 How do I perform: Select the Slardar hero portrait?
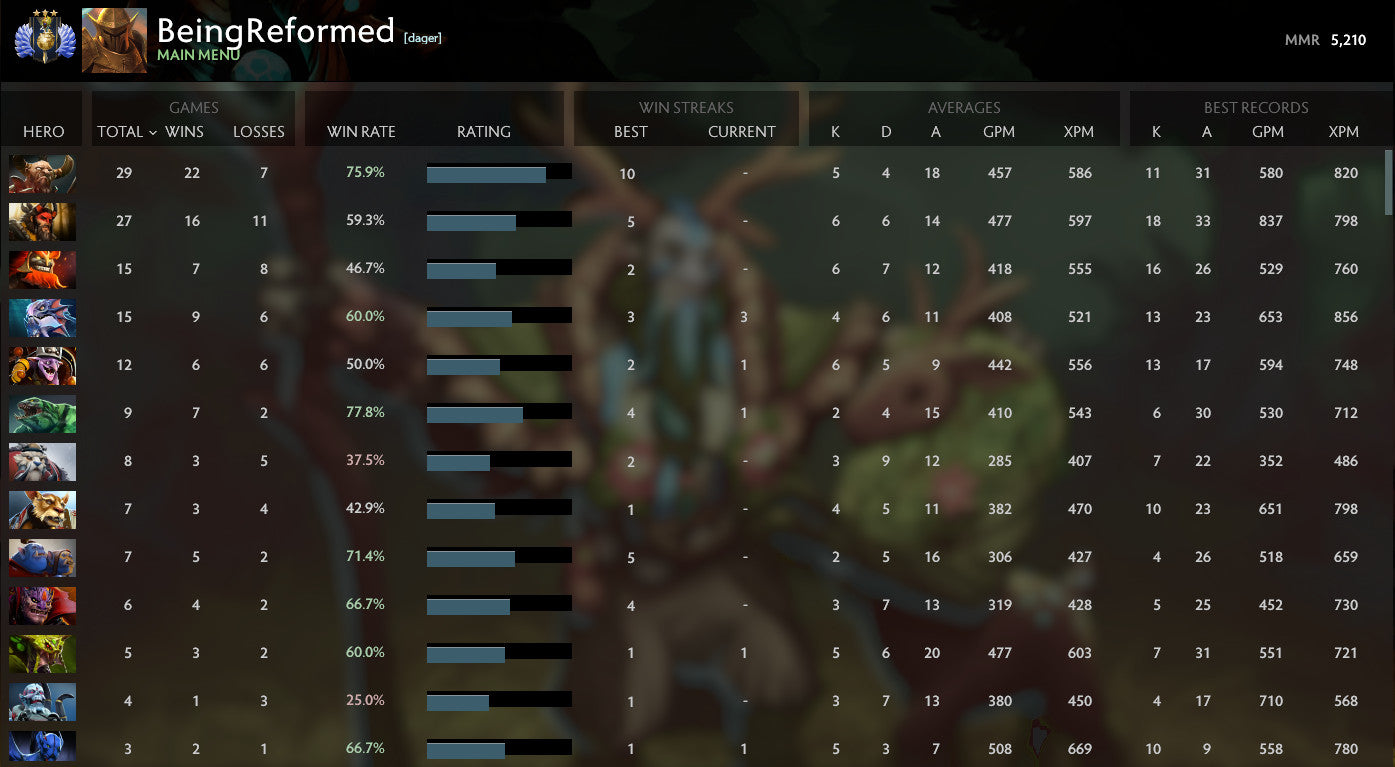coord(42,317)
